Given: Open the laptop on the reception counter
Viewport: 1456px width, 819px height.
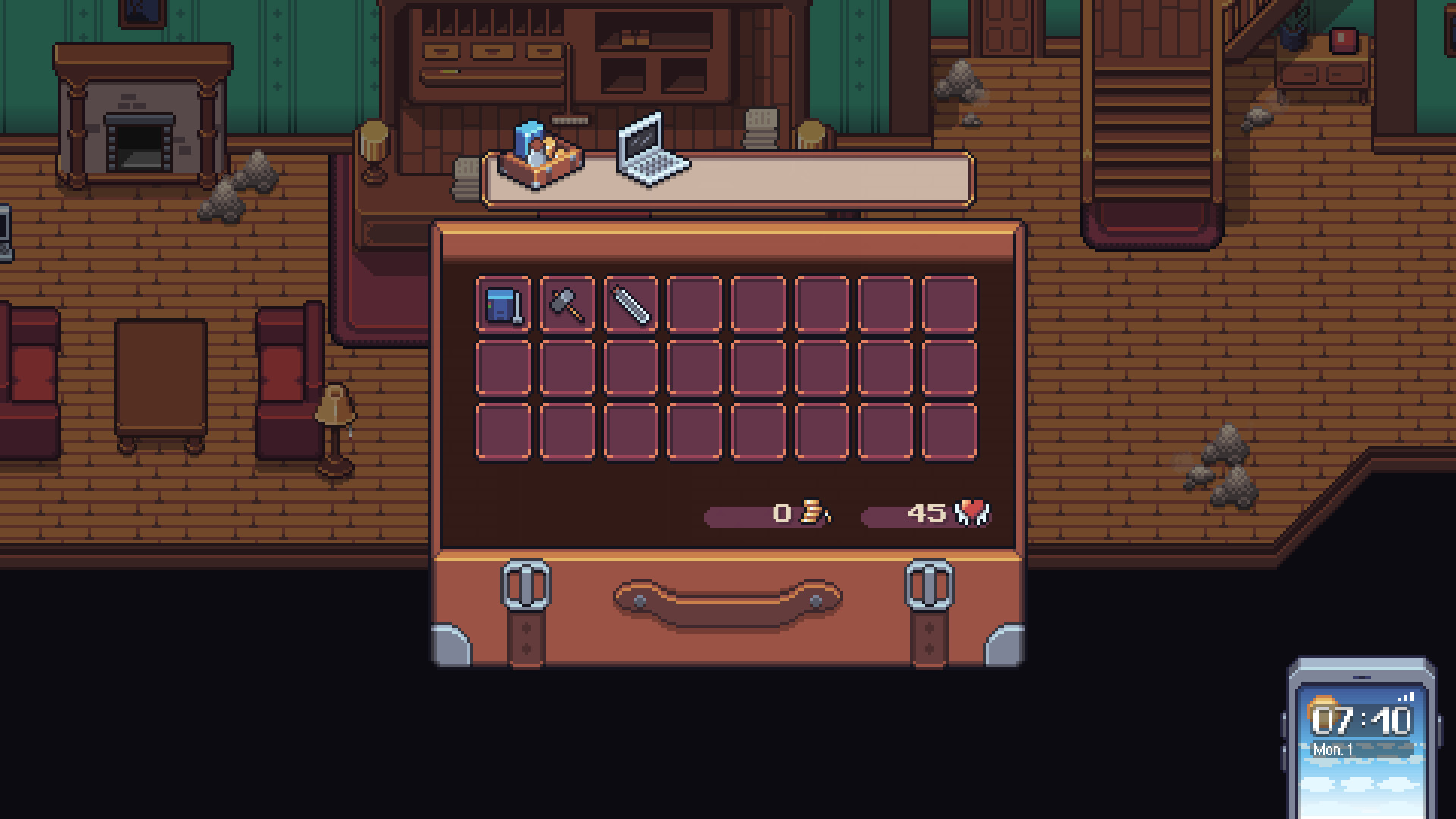Looking at the screenshot, I should 648,149.
